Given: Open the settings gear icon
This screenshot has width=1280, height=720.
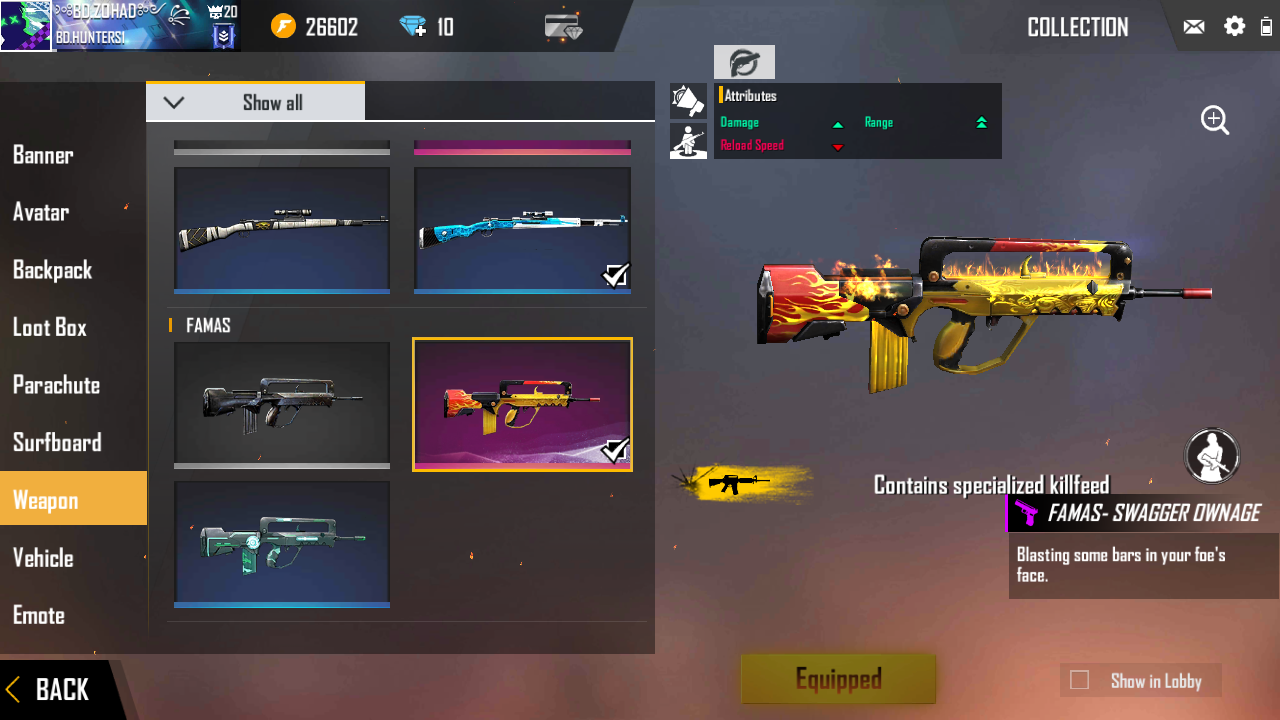Looking at the screenshot, I should pos(1236,26).
